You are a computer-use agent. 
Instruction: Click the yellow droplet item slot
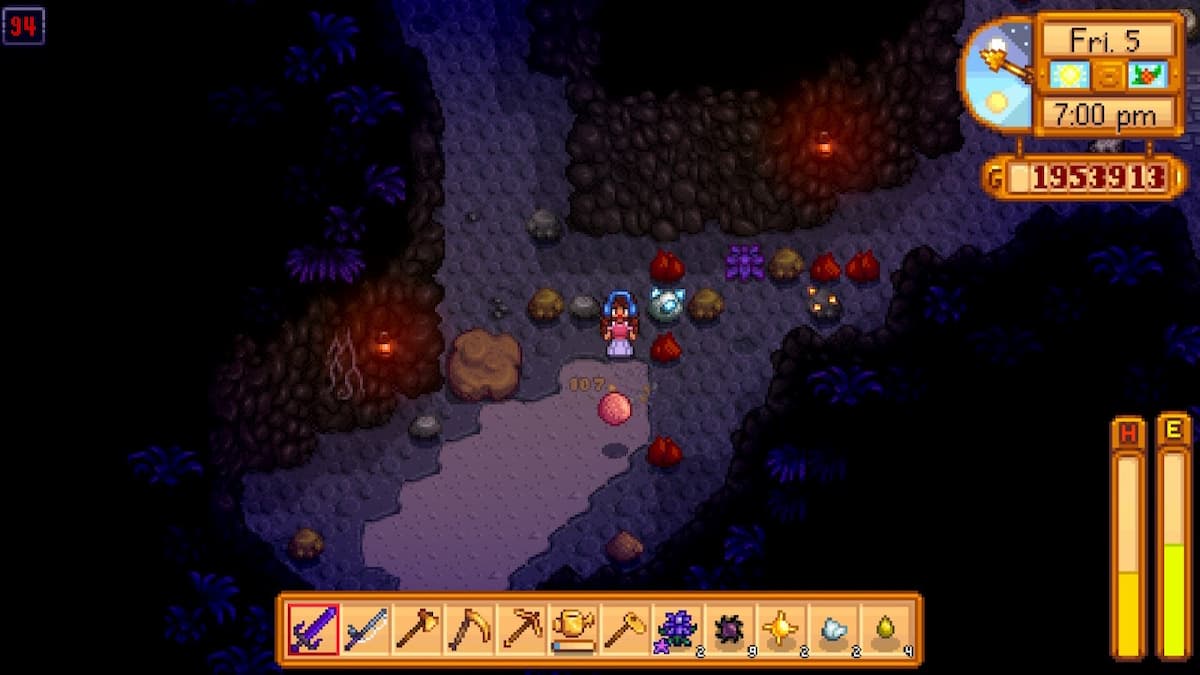[x=885, y=629]
